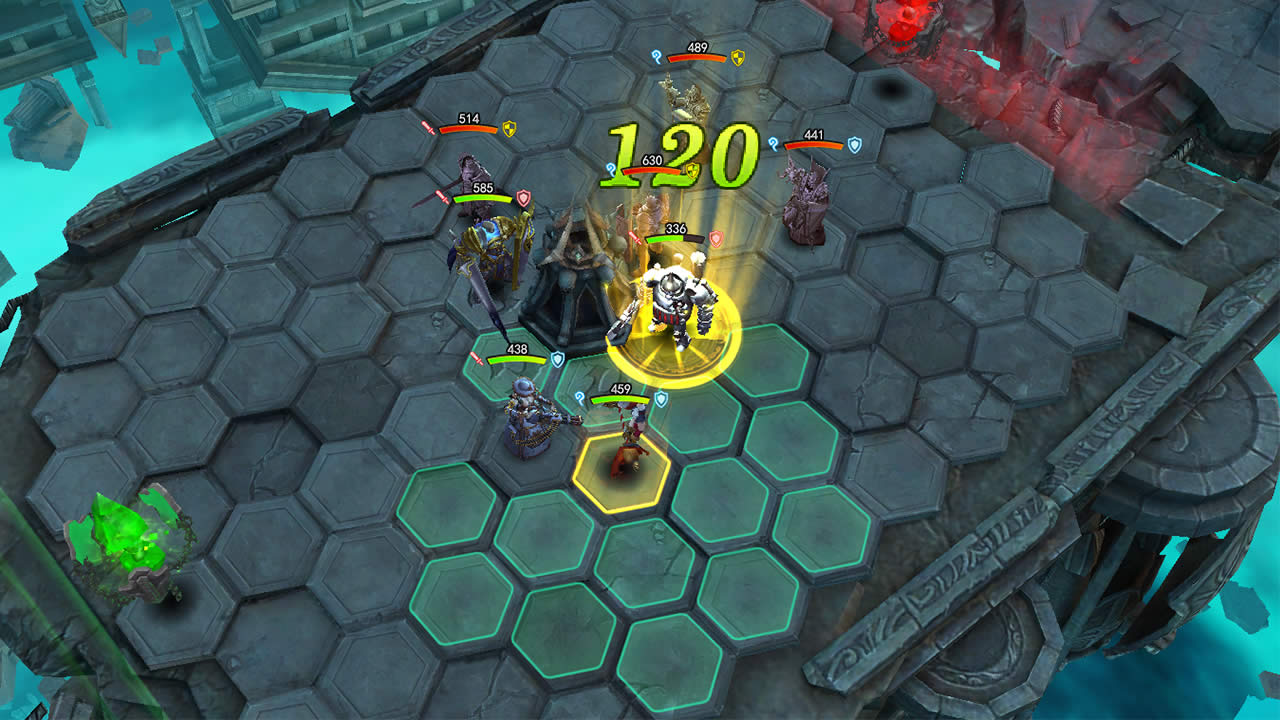Click the yellow shield icon beside the 630 bar
1280x720 pixels.
pyautogui.click(x=692, y=170)
